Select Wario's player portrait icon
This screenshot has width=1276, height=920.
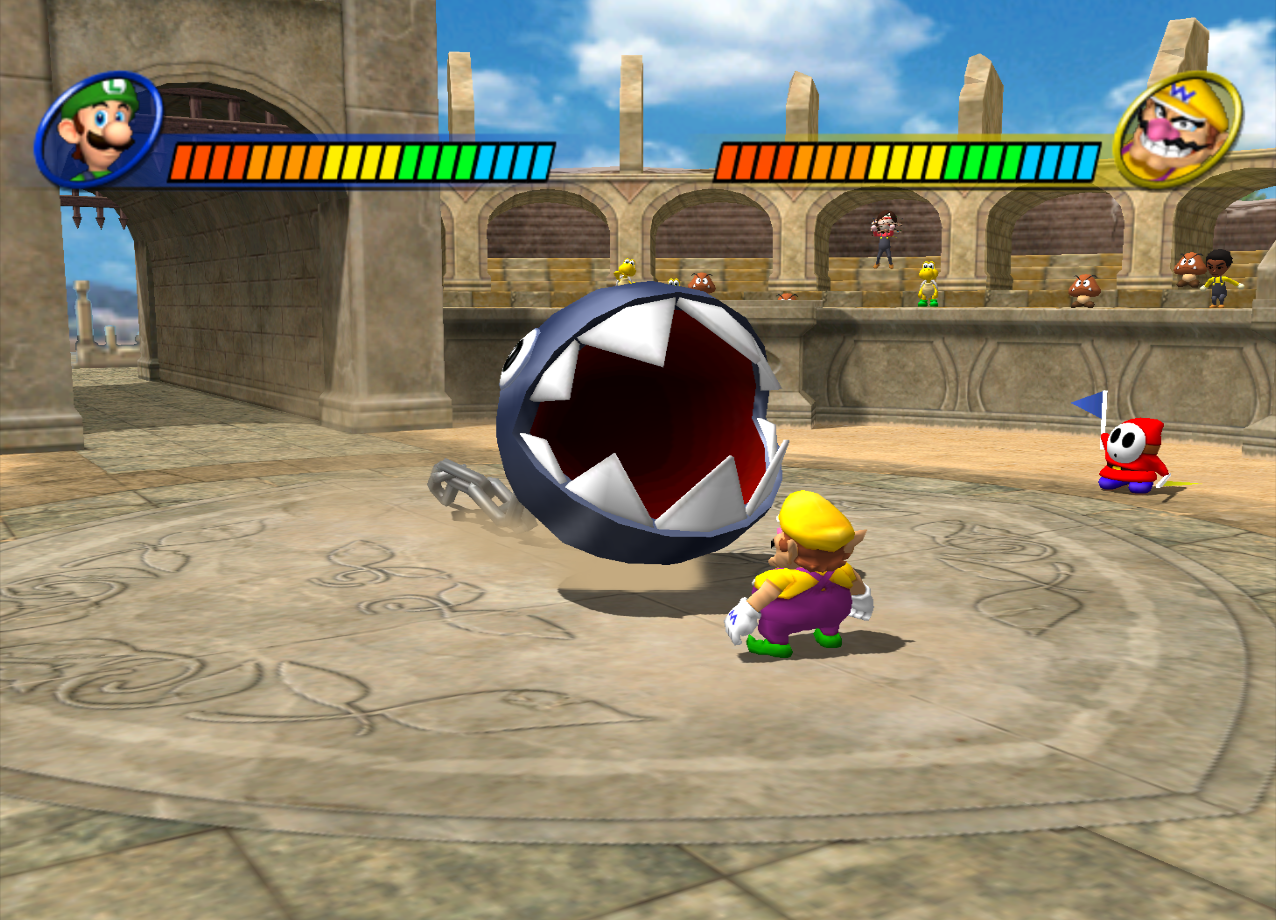[1177, 131]
